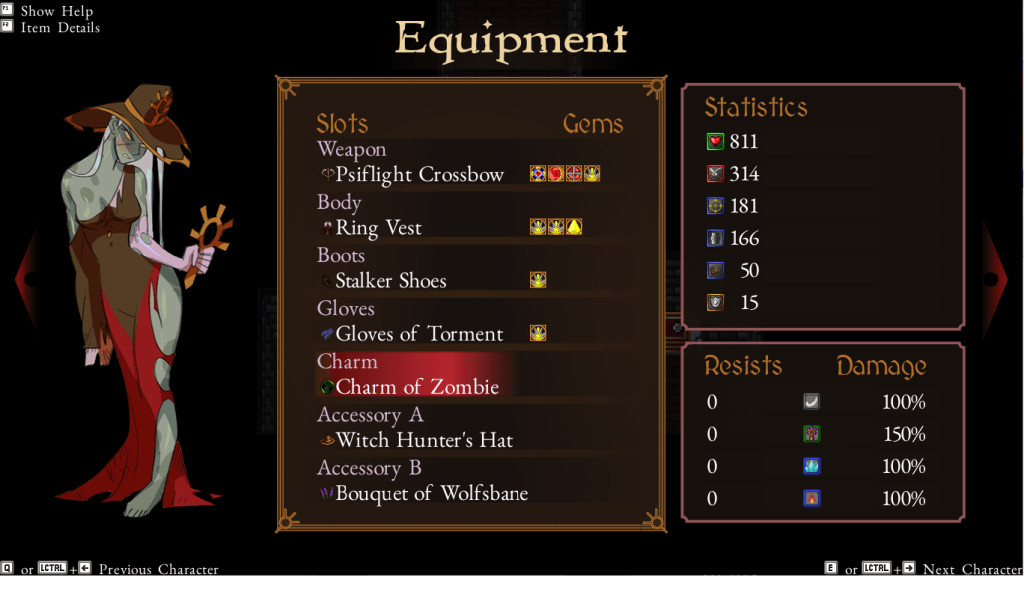1024x595 pixels.
Task: Select the first gem on Psiflight Crossbow
Action: (538, 174)
